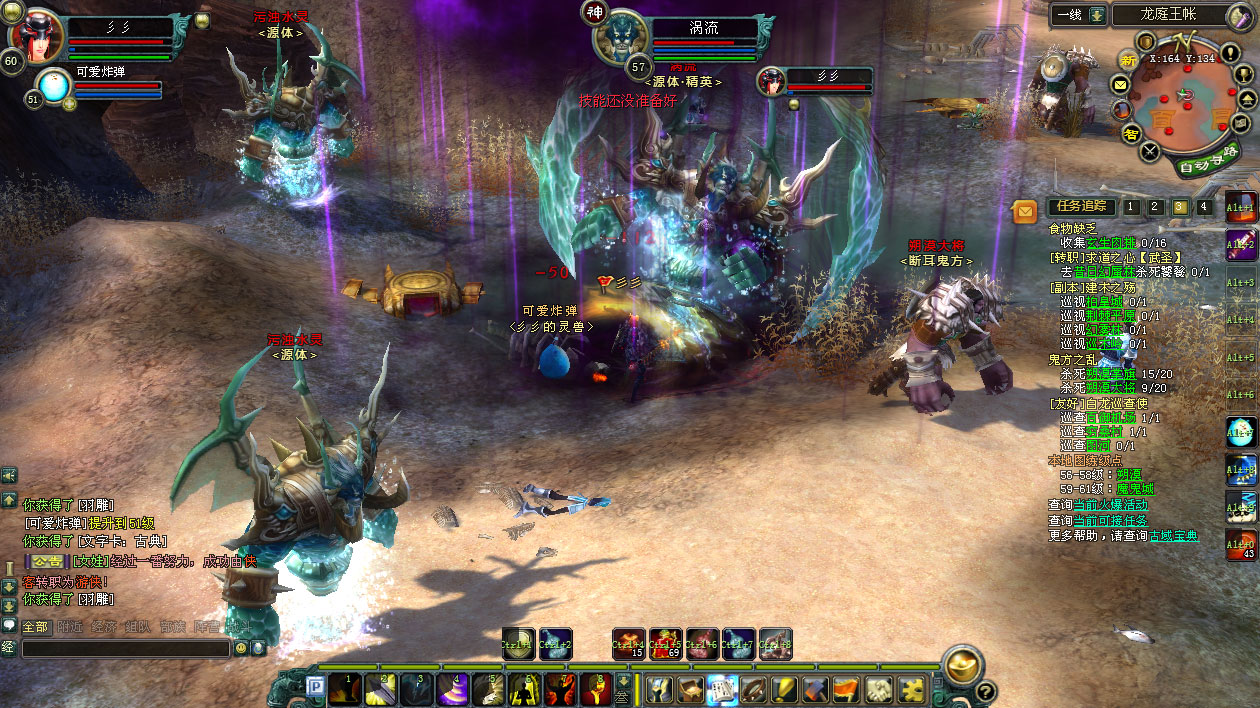Image resolution: width=1260 pixels, height=708 pixels.
Task: Click the chat text input box
Action: pos(125,648)
